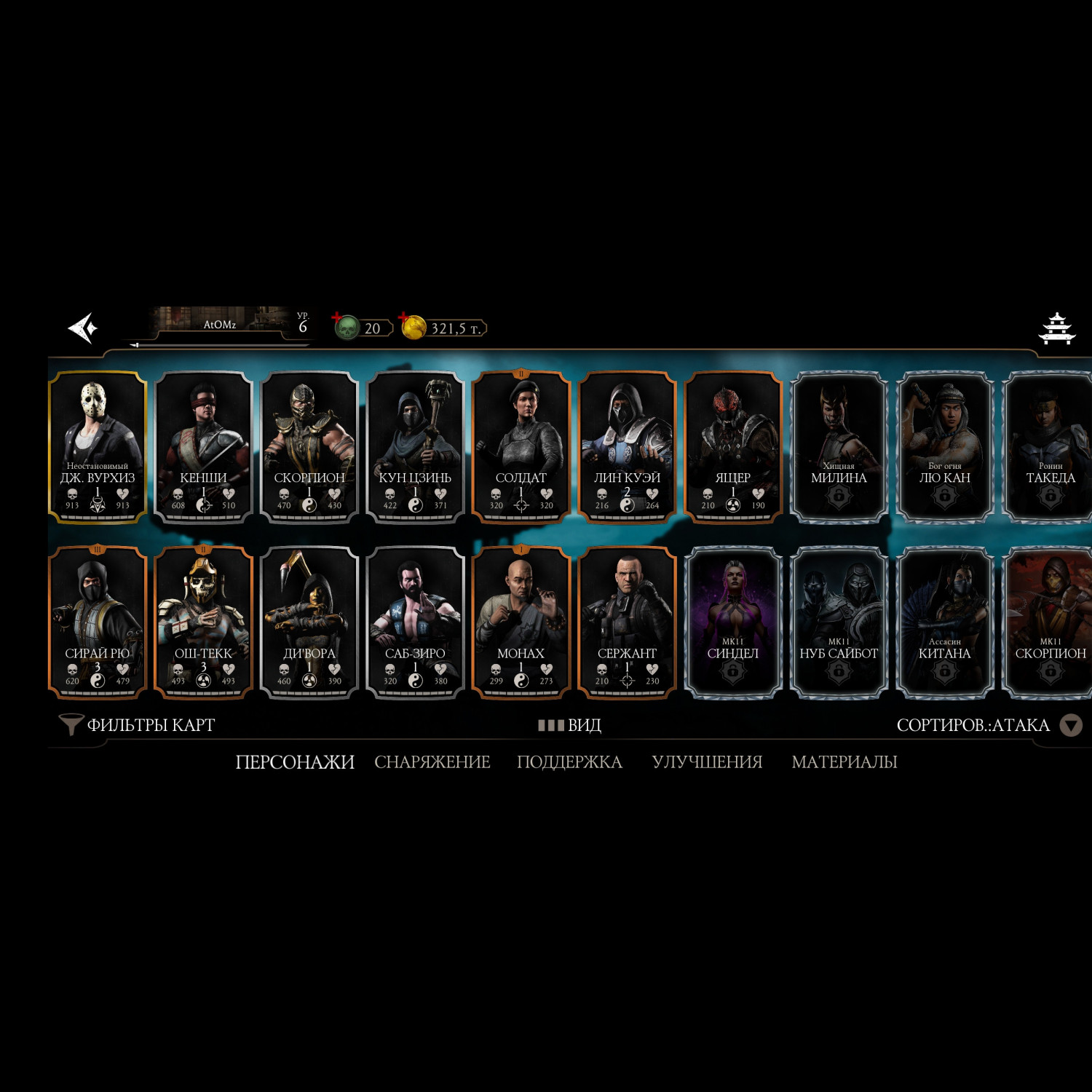Viewport: 1092px width, 1092px height.
Task: Pick the Солдат character card
Action: [x=521, y=447]
